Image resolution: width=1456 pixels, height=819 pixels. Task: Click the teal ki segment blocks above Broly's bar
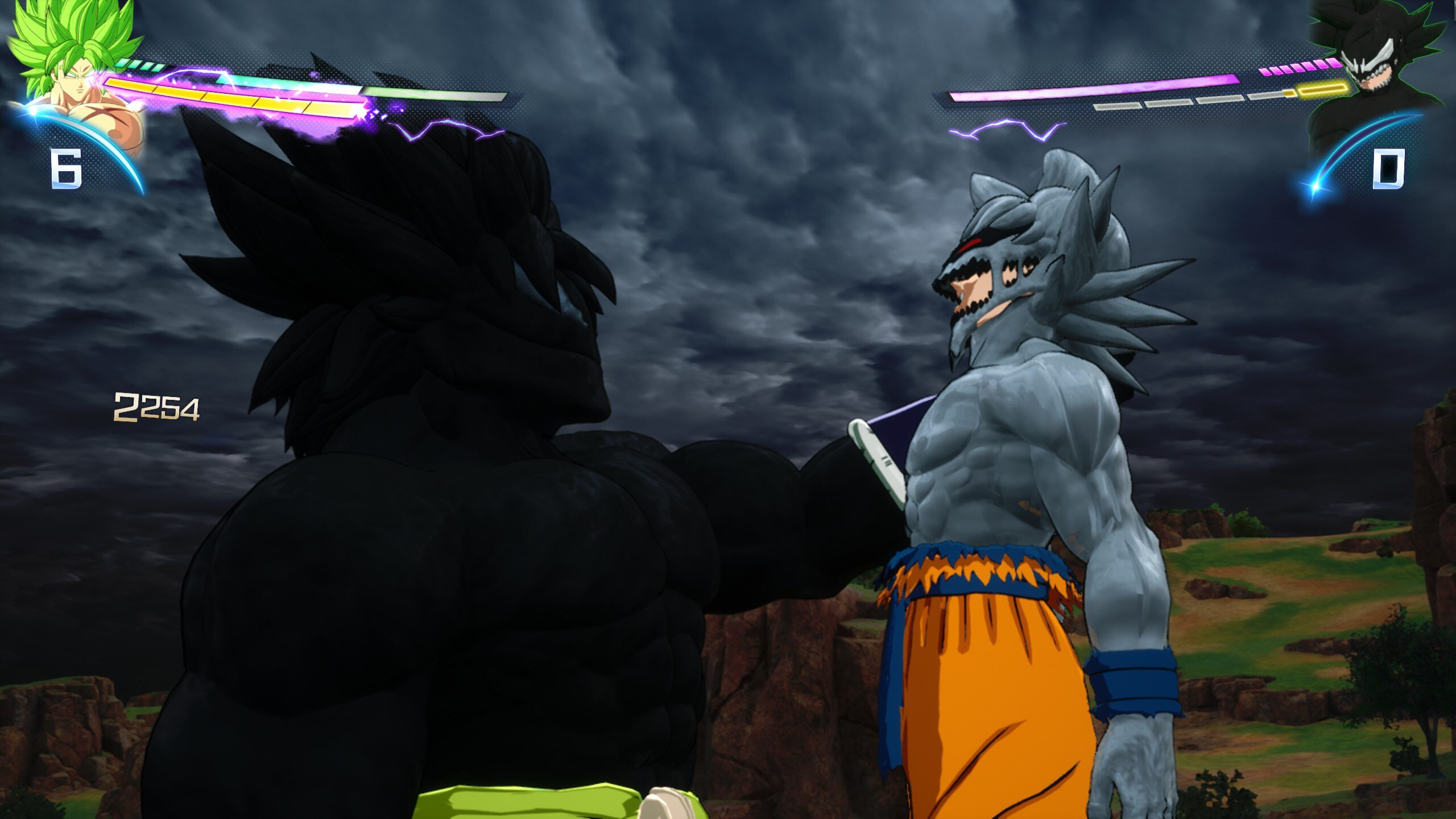(139, 63)
